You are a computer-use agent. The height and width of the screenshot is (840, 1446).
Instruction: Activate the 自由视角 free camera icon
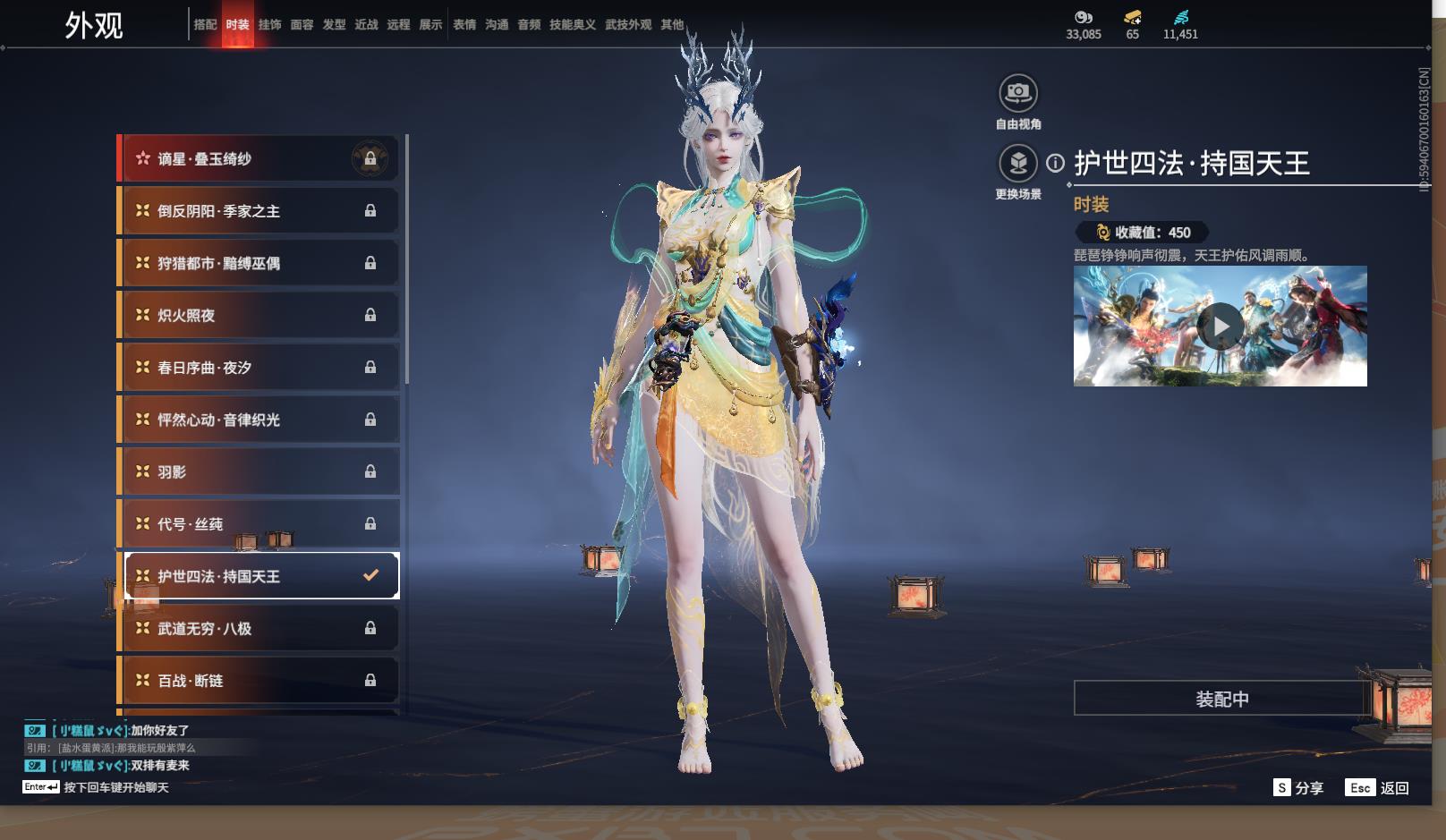coord(1018,92)
